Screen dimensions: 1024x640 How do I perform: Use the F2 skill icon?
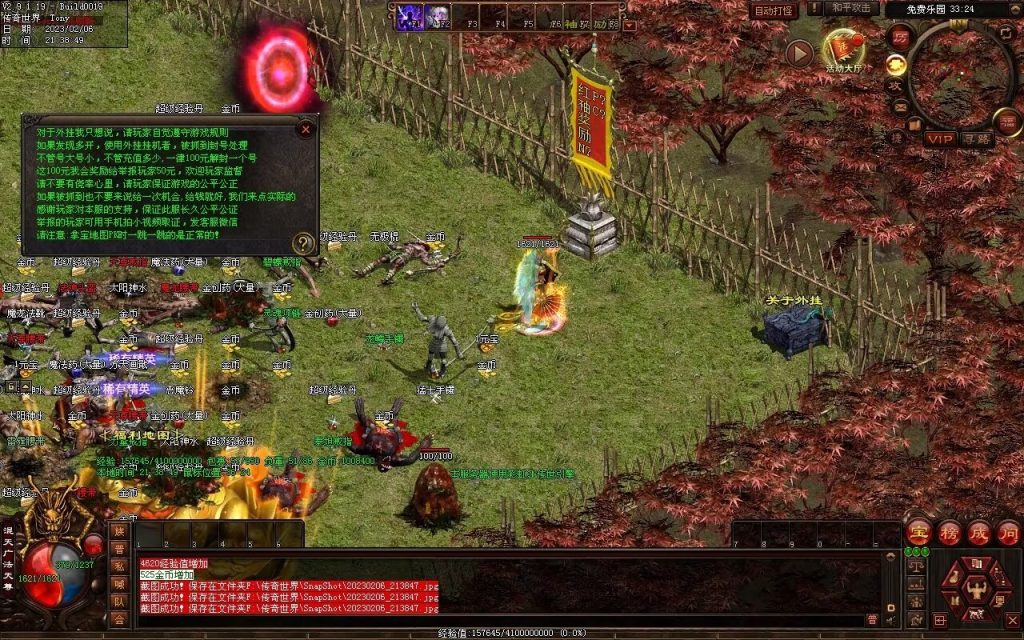click(x=438, y=17)
